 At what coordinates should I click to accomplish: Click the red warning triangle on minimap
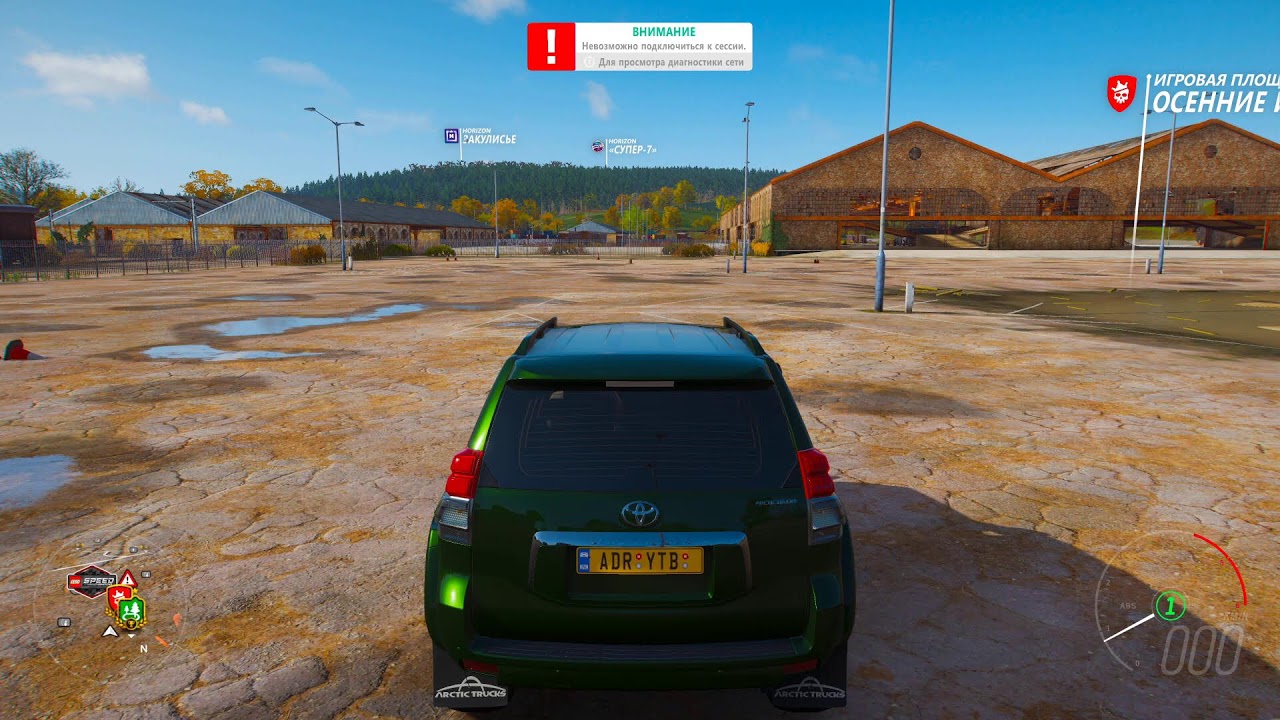[127, 578]
